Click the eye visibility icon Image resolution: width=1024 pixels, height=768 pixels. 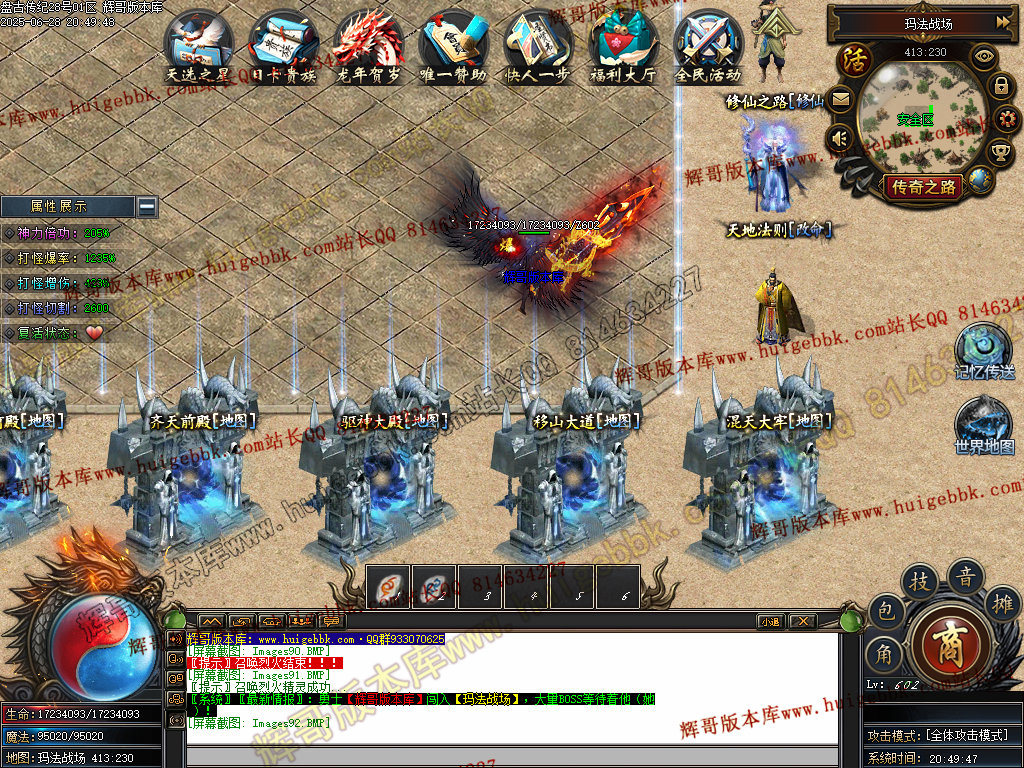[x=984, y=56]
